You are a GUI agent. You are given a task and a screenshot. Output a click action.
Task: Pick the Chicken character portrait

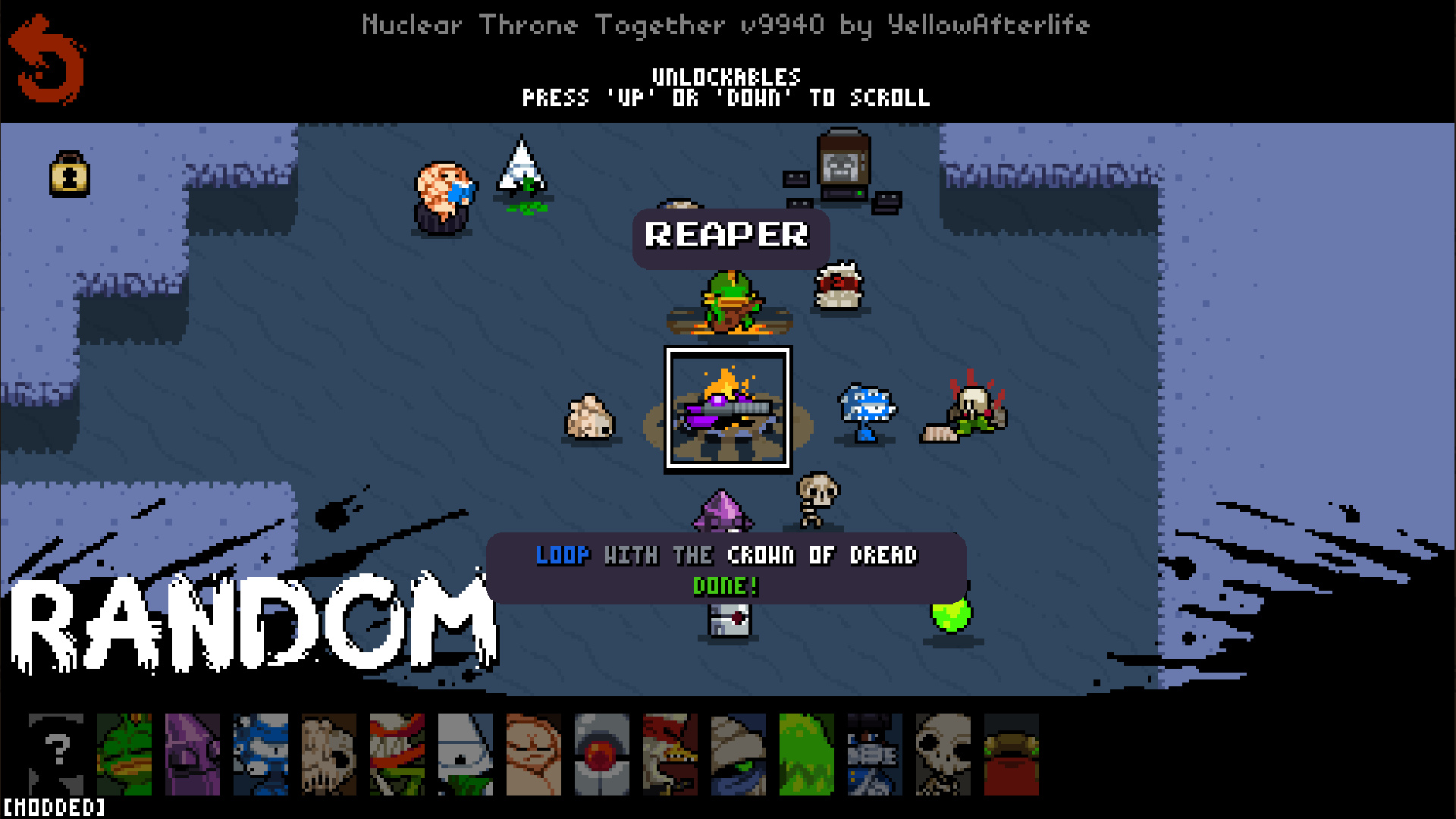[x=670, y=754]
